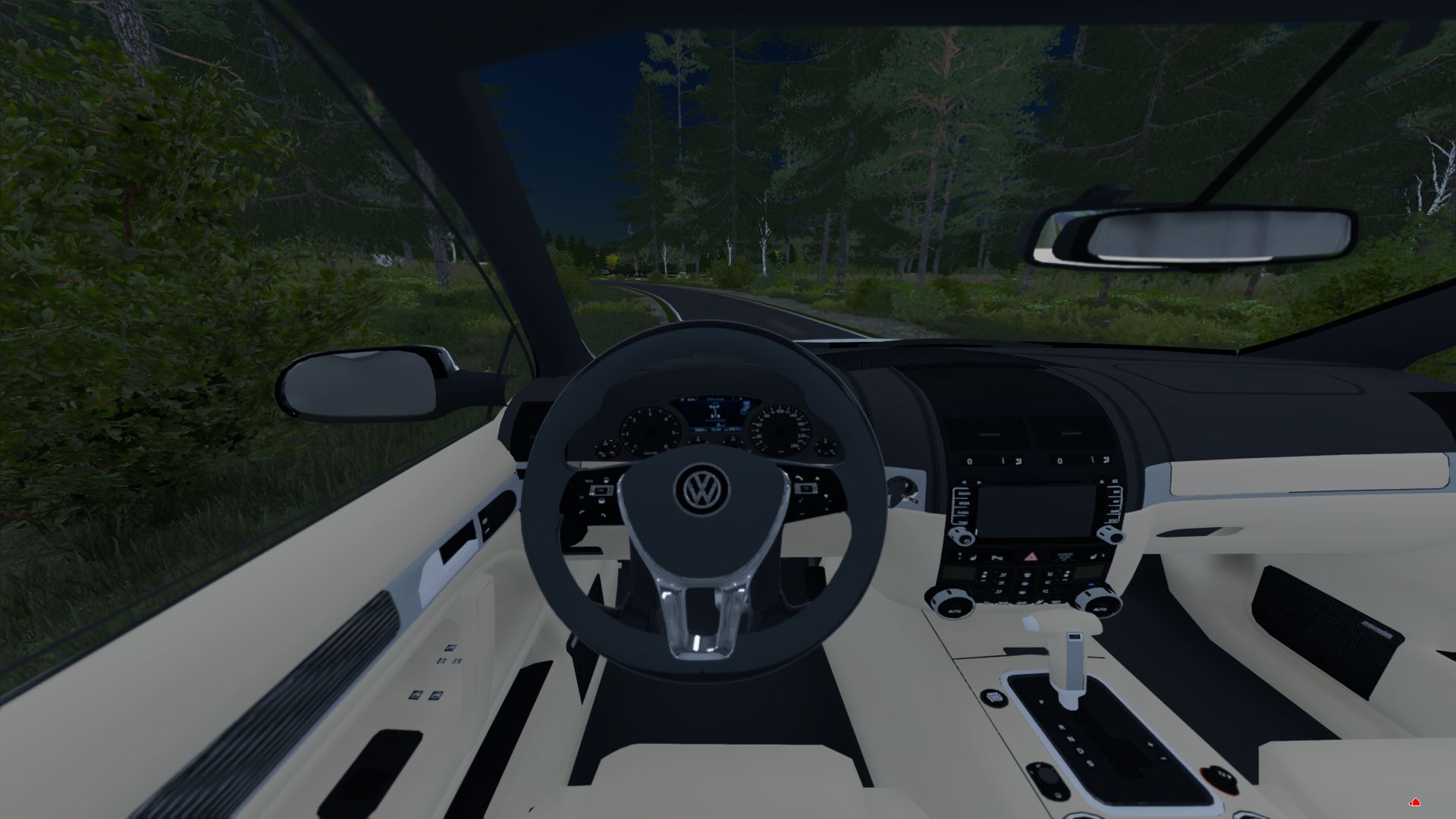Click the small red house icon
The image size is (1456, 819).
tap(1414, 802)
